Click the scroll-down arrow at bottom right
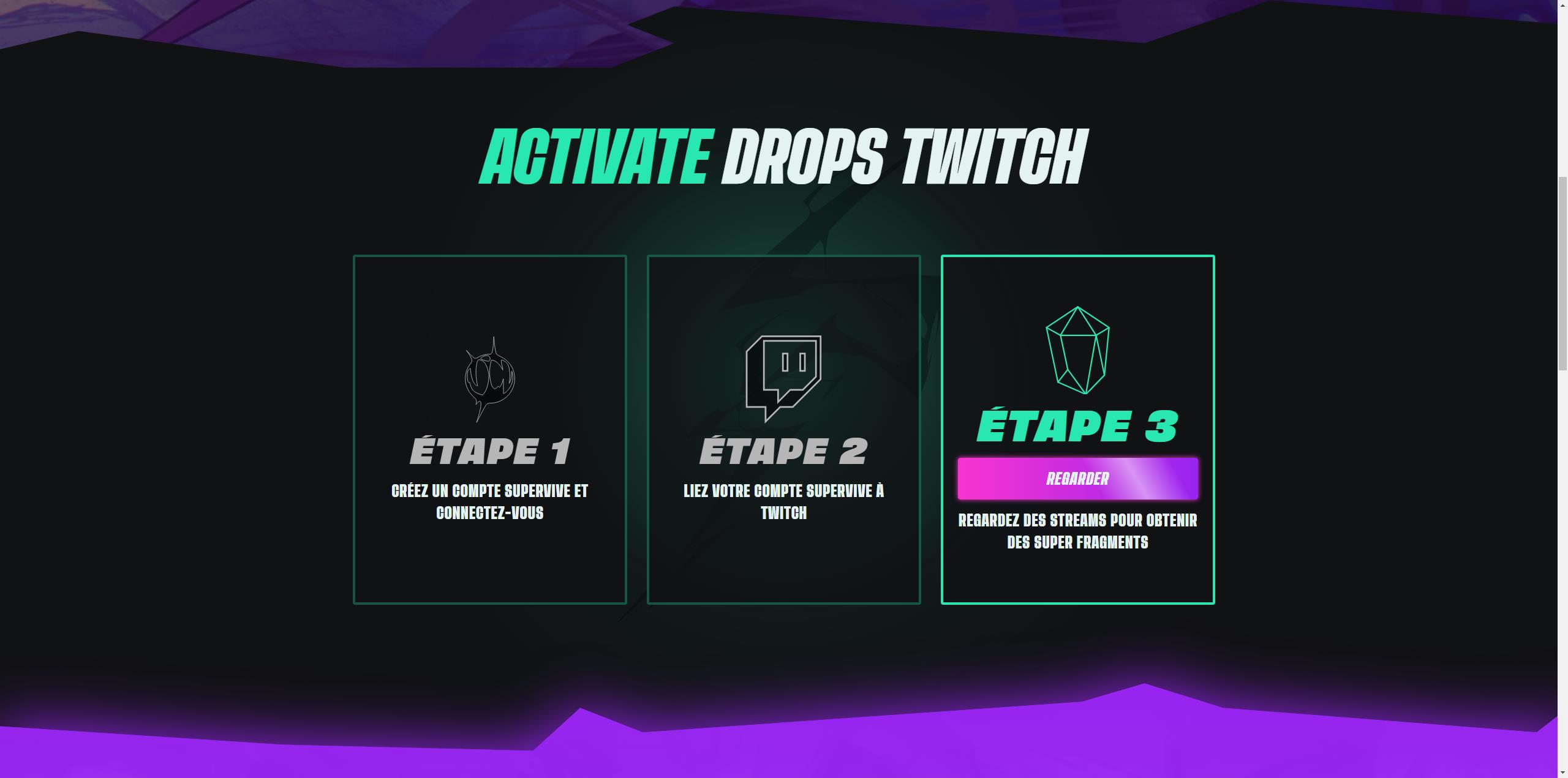This screenshot has width=1568, height=778. [x=1562, y=773]
